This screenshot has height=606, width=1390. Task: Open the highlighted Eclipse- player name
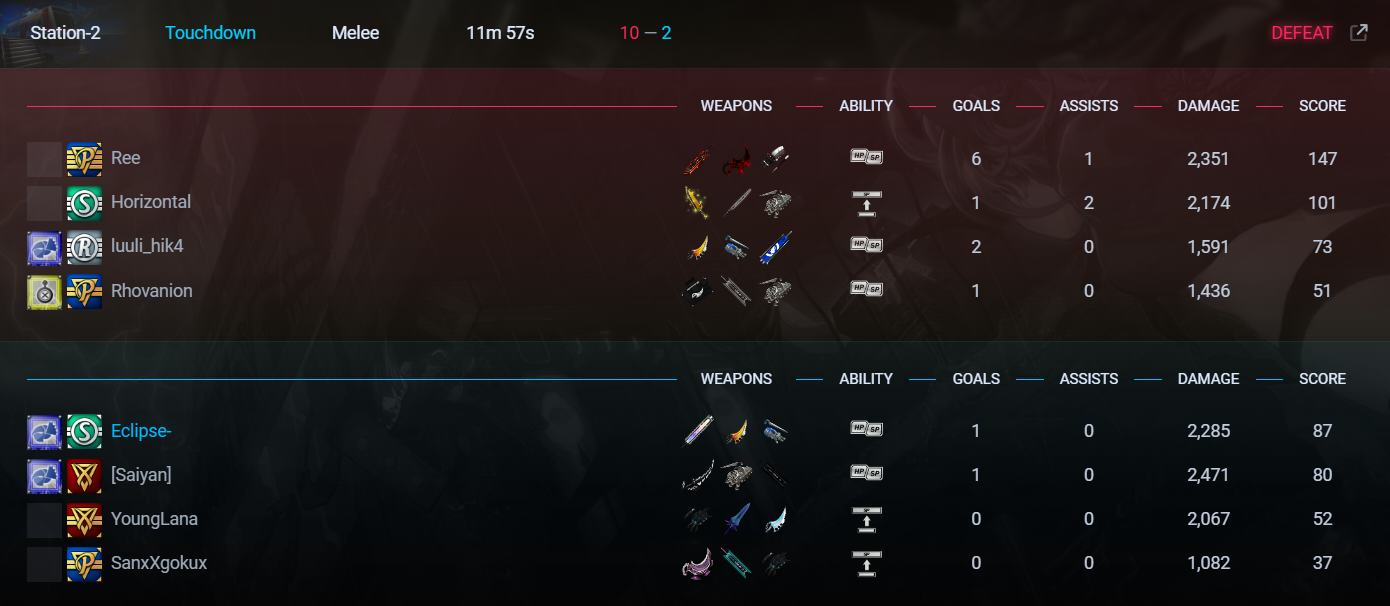click(141, 431)
